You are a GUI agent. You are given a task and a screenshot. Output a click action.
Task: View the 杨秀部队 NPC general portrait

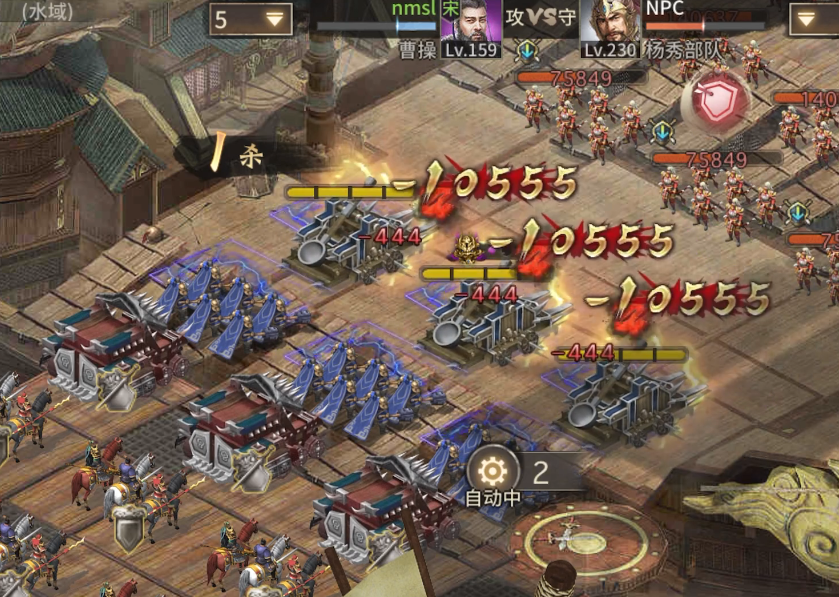[610, 22]
